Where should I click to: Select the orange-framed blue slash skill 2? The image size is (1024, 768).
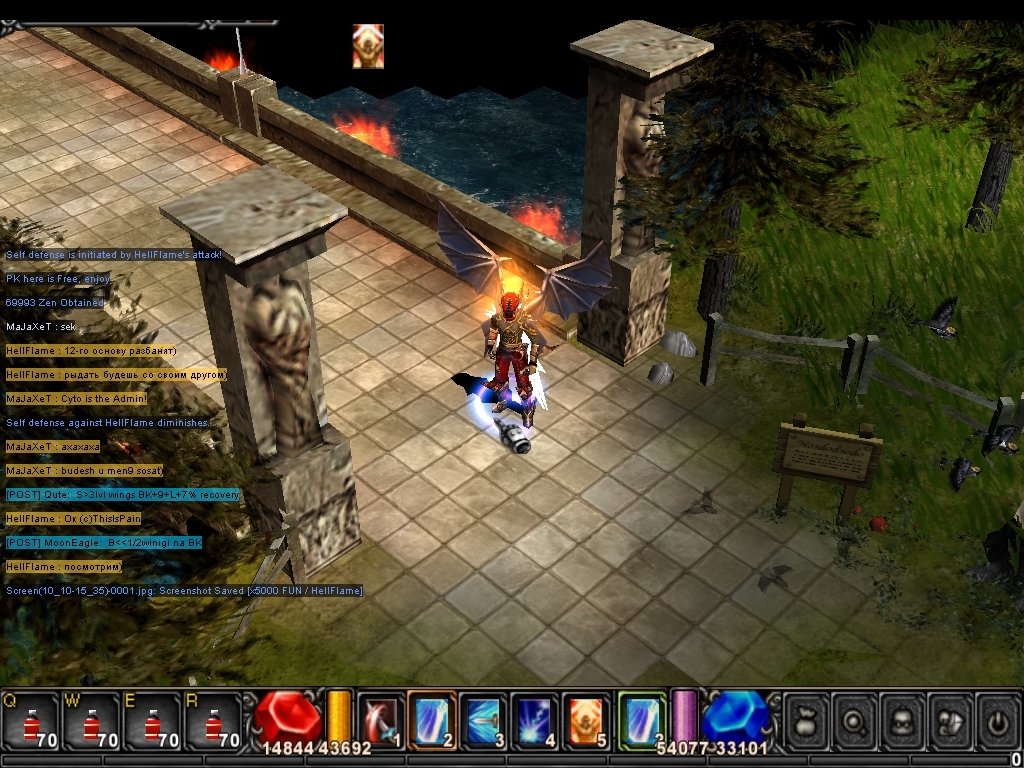coord(432,720)
